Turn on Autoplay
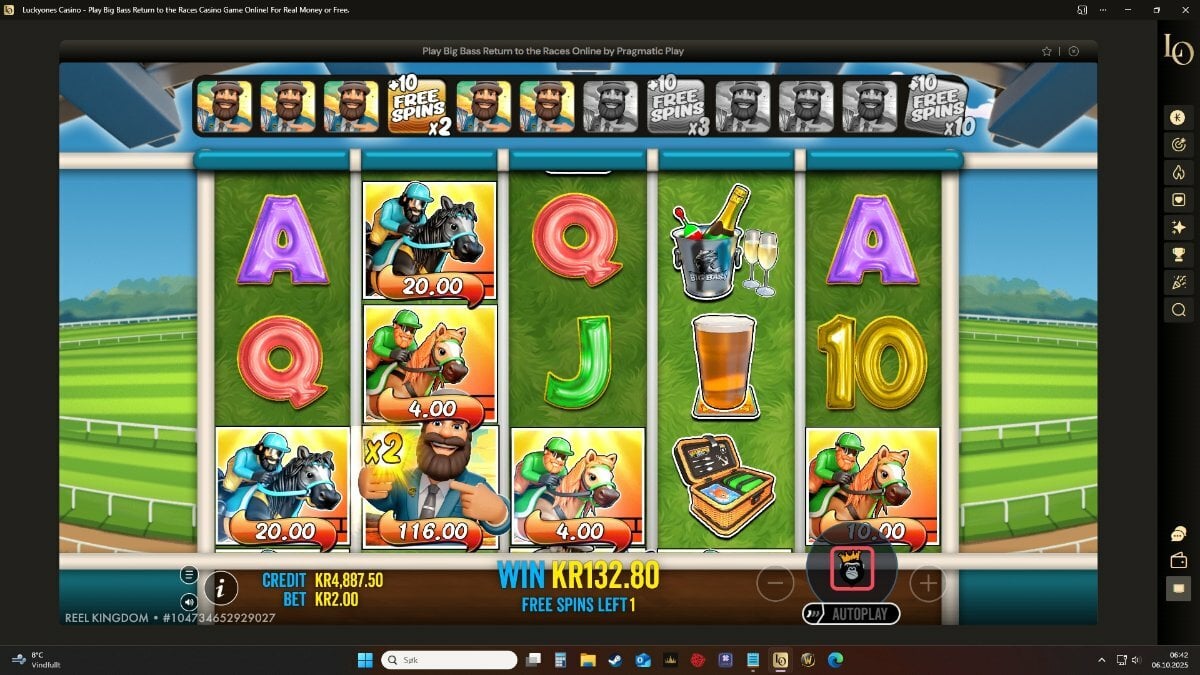The height and width of the screenshot is (675, 1200). click(852, 614)
